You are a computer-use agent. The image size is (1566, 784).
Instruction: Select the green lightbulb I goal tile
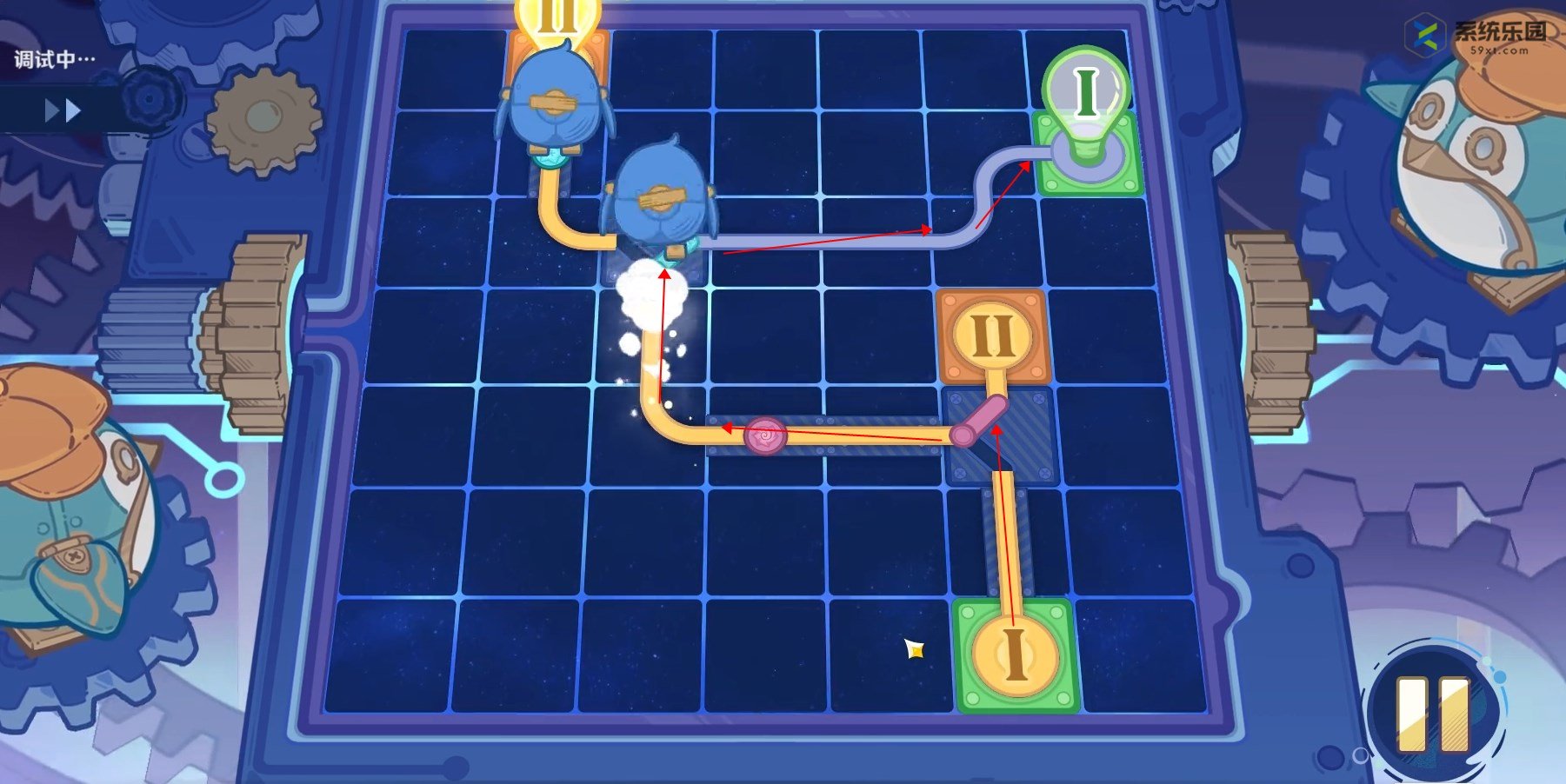click(x=1087, y=139)
